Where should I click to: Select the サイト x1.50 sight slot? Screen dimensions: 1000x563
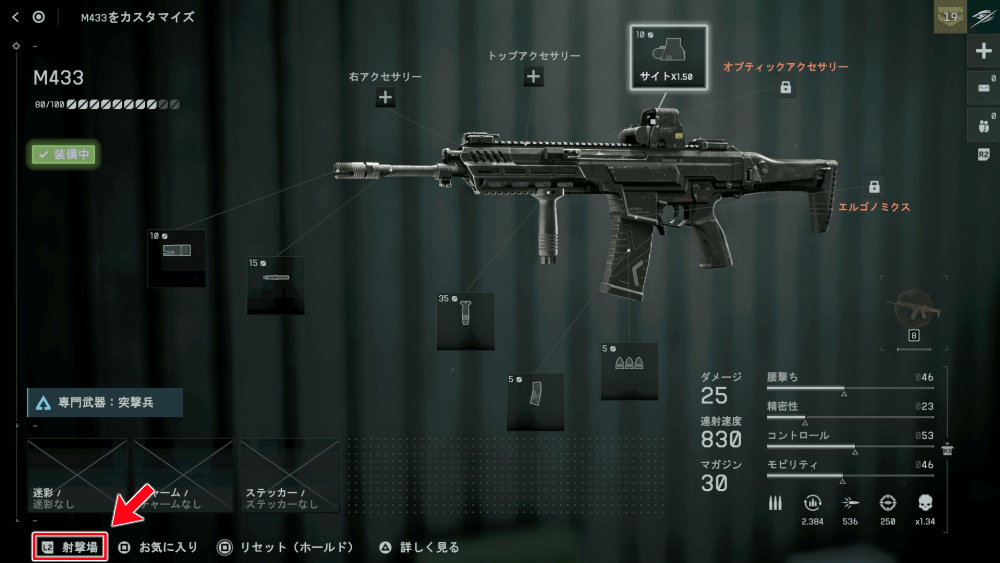[x=668, y=57]
